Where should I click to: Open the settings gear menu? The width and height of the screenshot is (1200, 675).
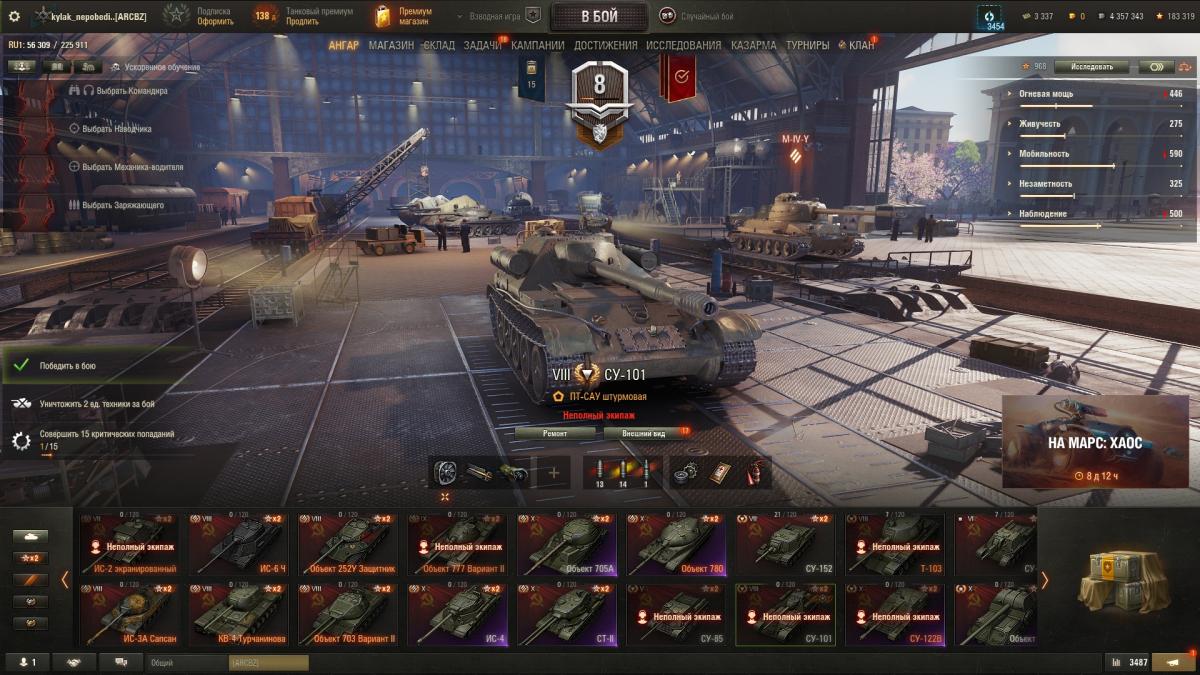point(14,16)
